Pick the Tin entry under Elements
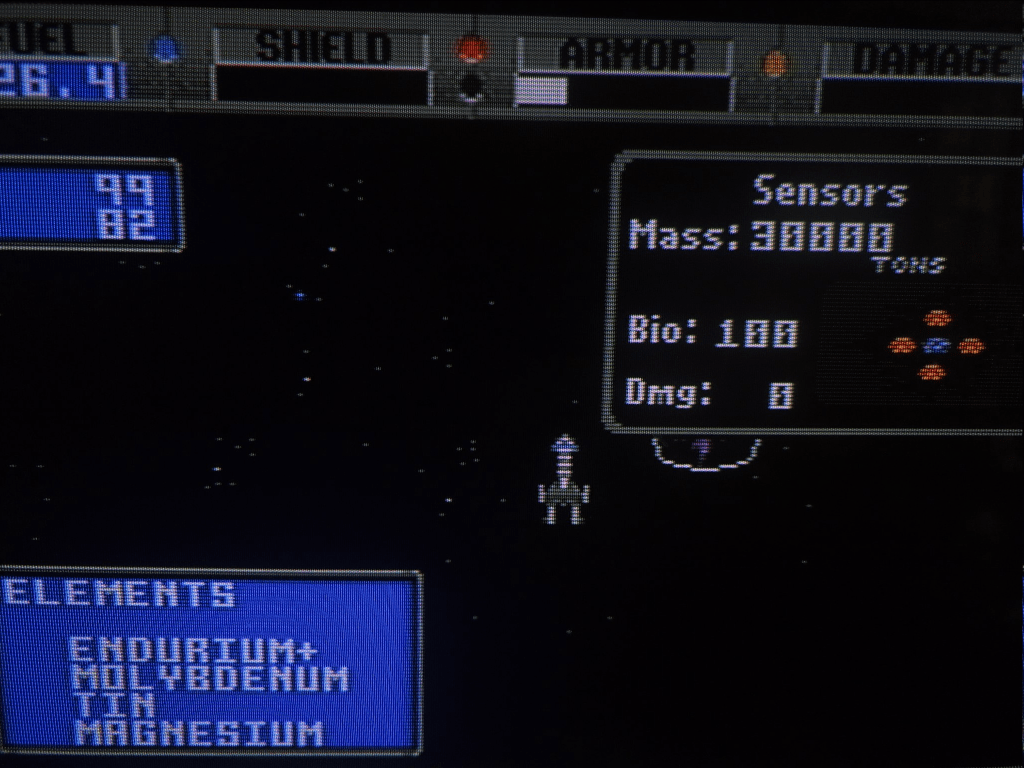1024x768 pixels. click(101, 706)
